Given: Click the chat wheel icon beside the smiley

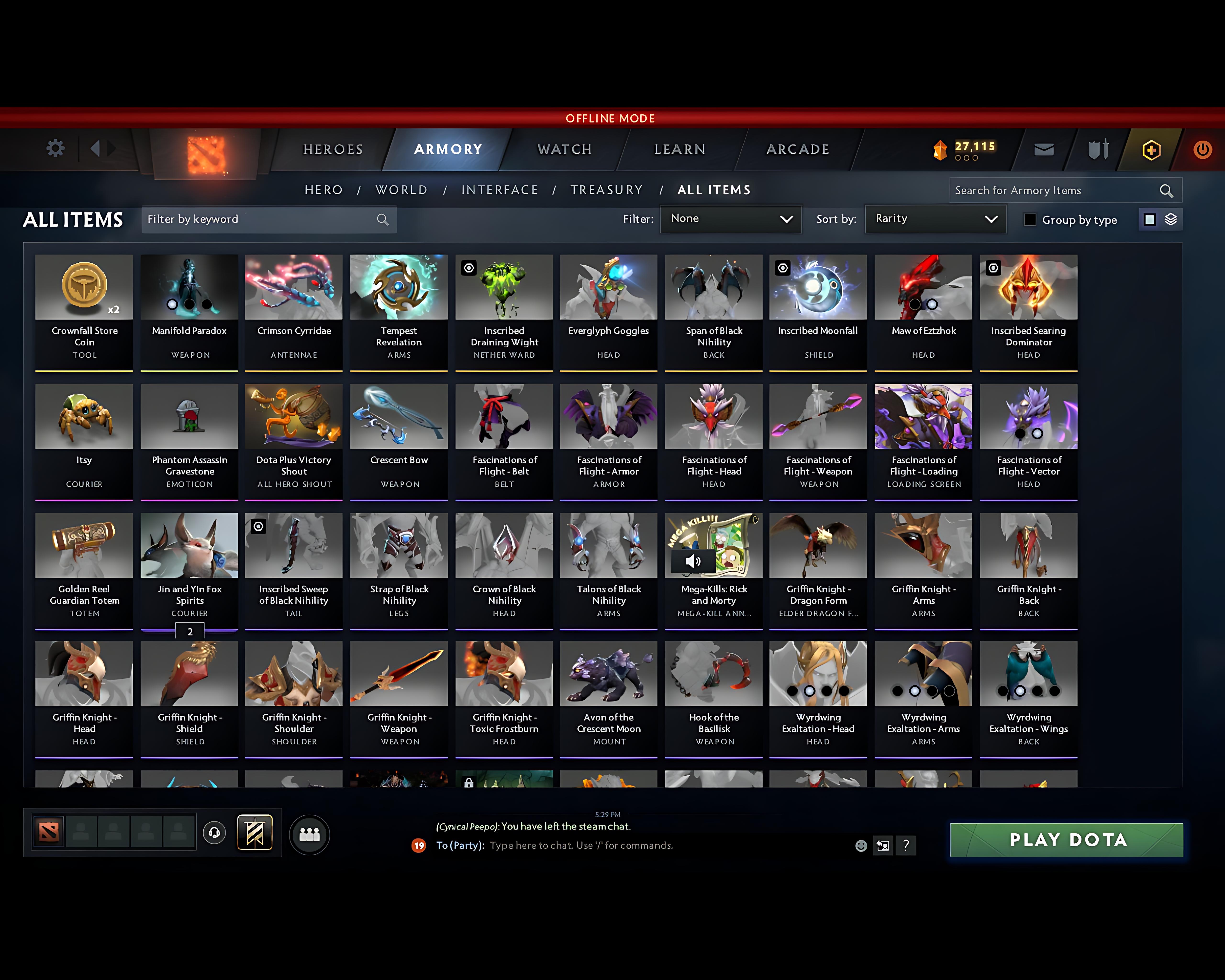Looking at the screenshot, I should (x=882, y=845).
